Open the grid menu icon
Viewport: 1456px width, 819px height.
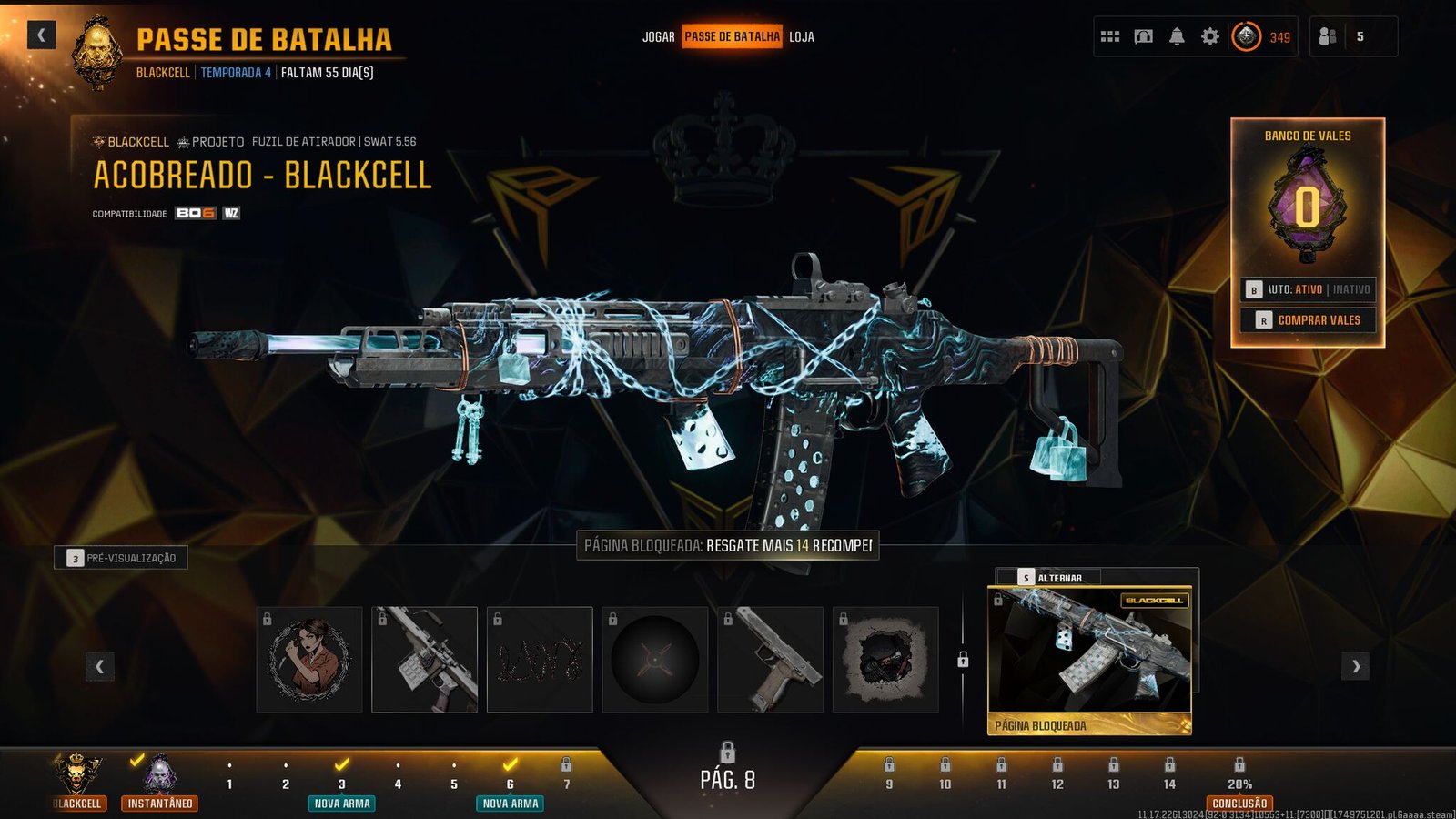tap(1110, 37)
